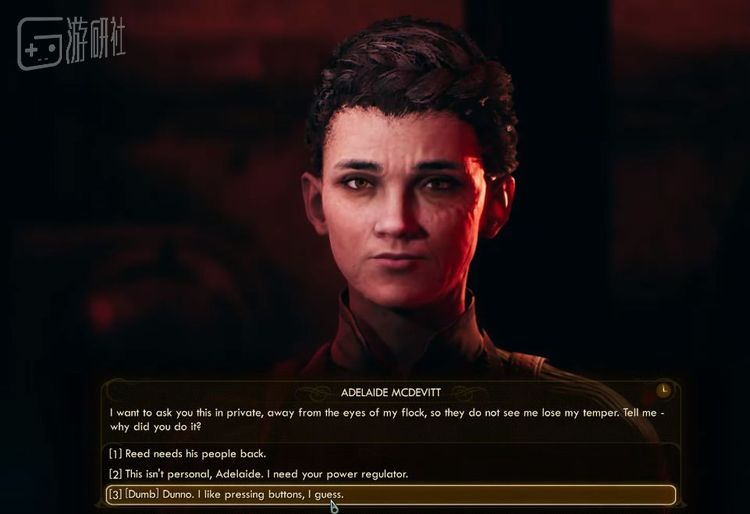750x514 pixels.
Task: Choose reply "Reed needs his people back"
Action: click(188, 453)
